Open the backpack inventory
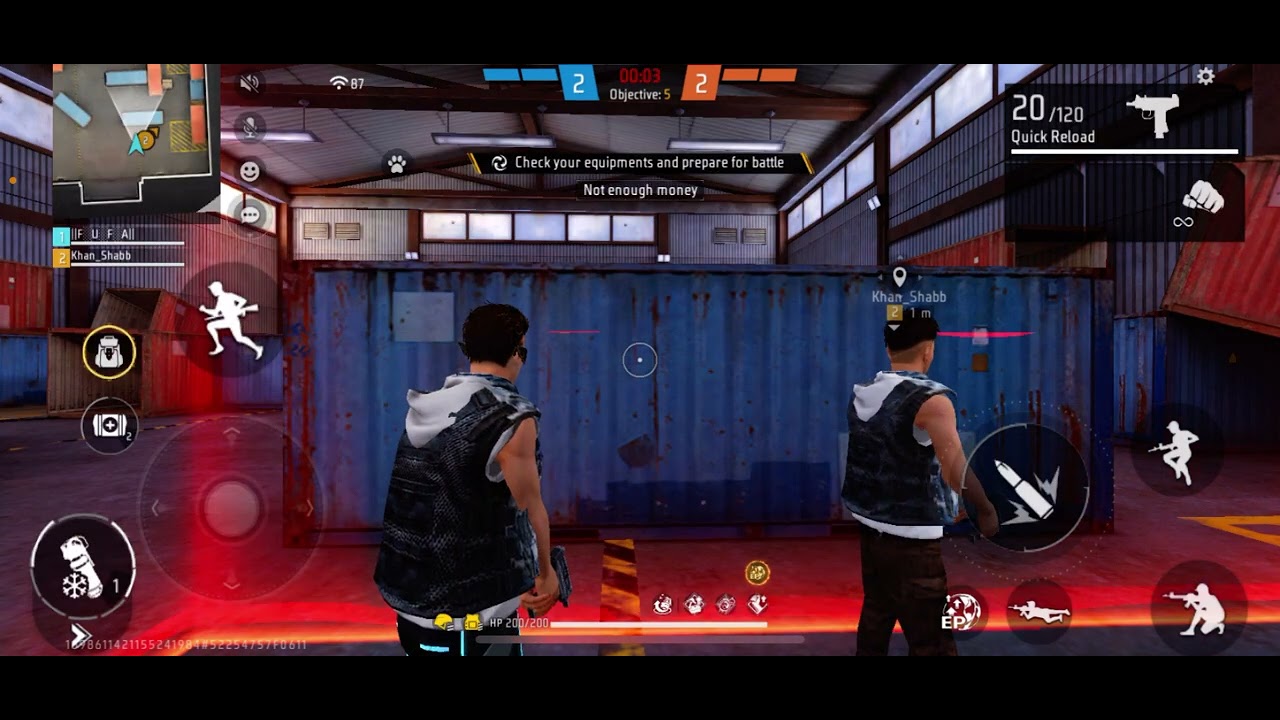1280x720 pixels. pyautogui.click(x=109, y=352)
